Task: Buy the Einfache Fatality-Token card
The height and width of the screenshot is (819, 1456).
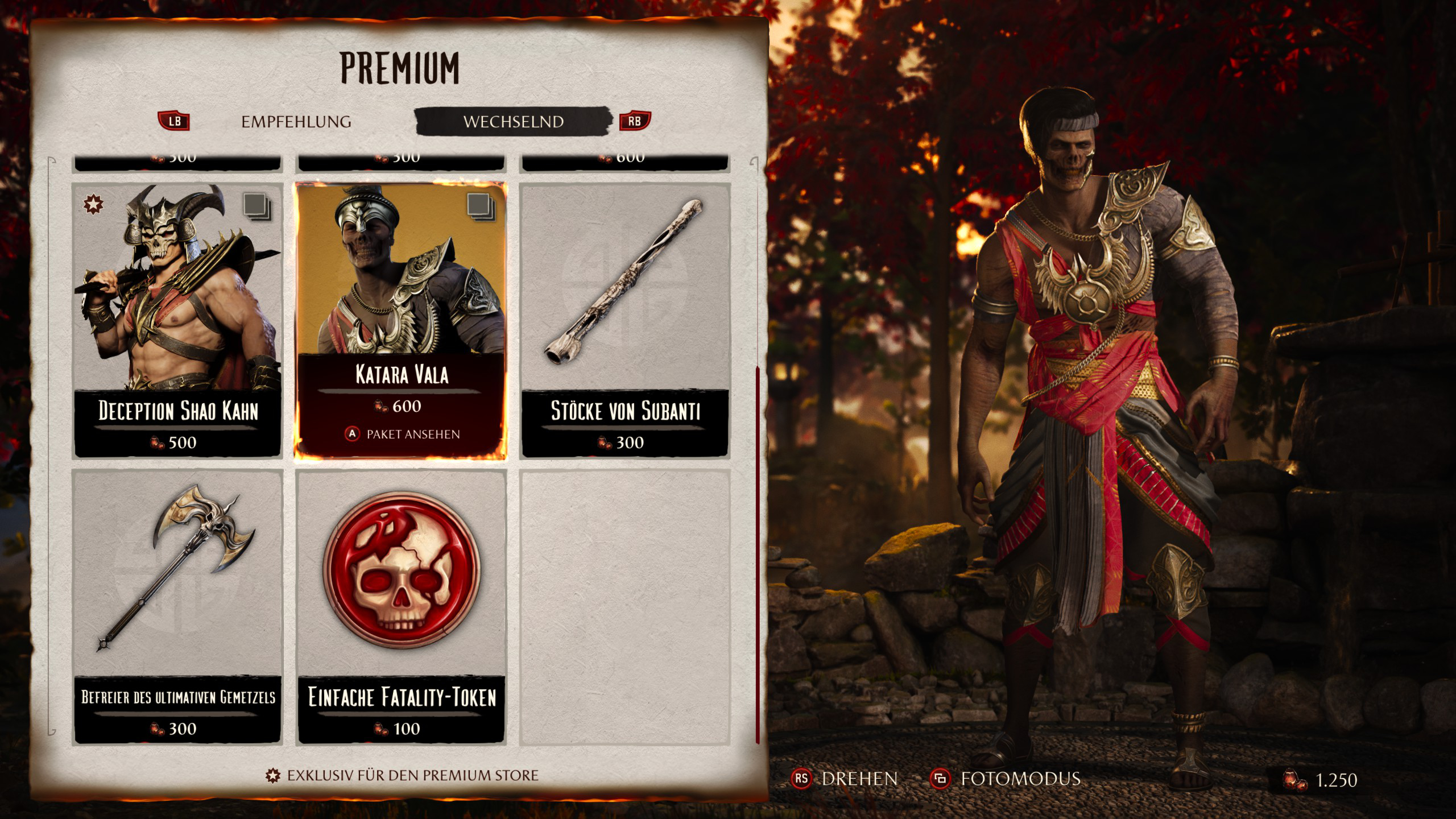Action: 401,606
